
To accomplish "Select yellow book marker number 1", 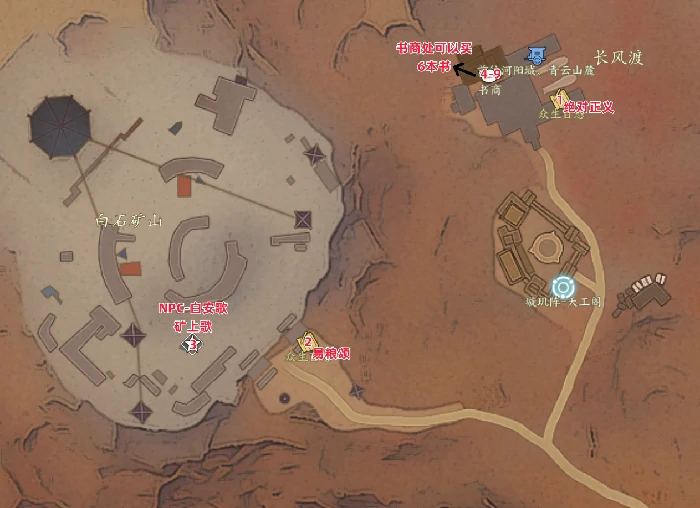I will (558, 100).
